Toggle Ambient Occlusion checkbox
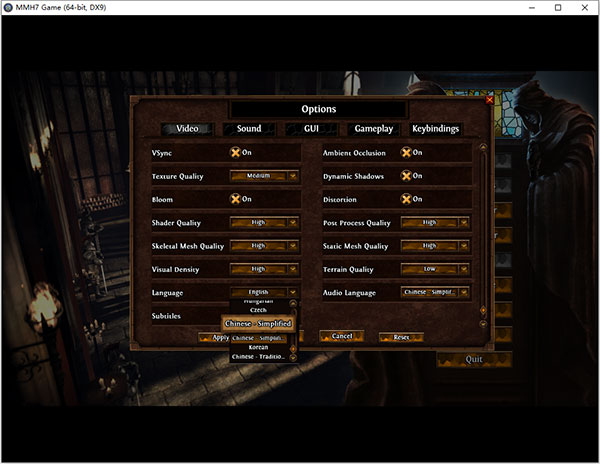The image size is (600, 464). pyautogui.click(x=407, y=153)
